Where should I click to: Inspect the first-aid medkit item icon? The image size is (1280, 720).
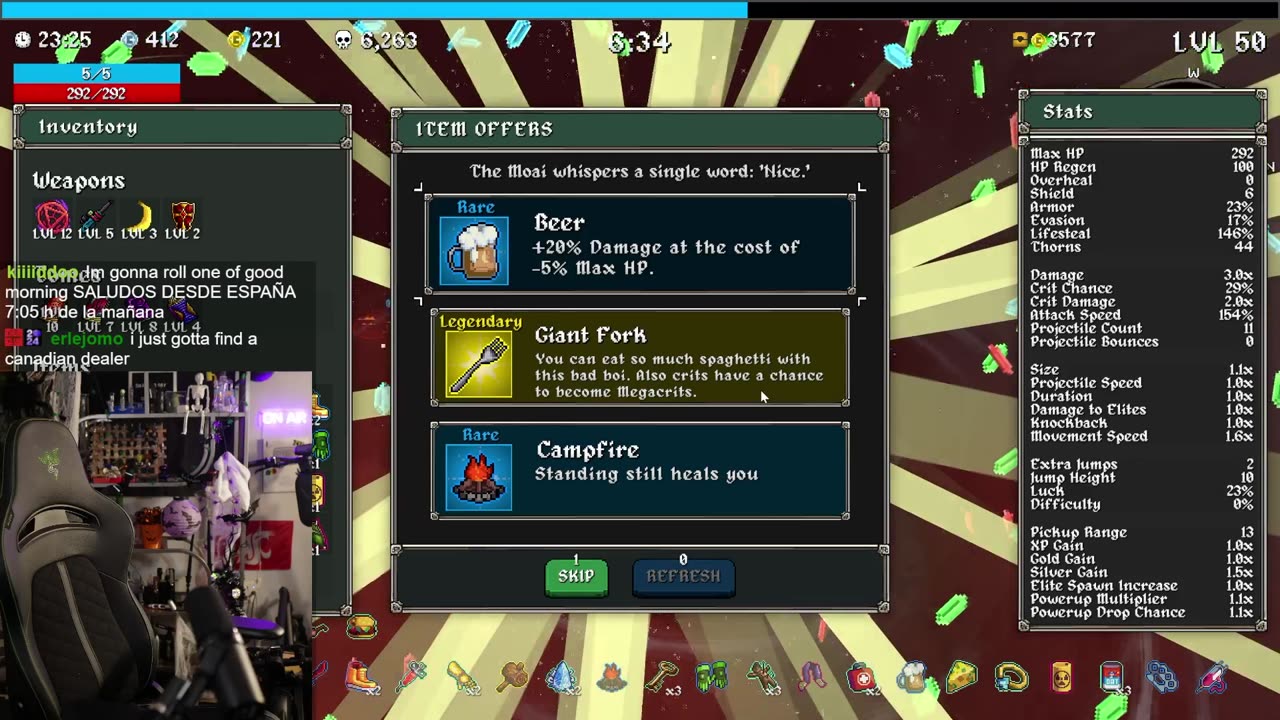[x=861, y=678]
